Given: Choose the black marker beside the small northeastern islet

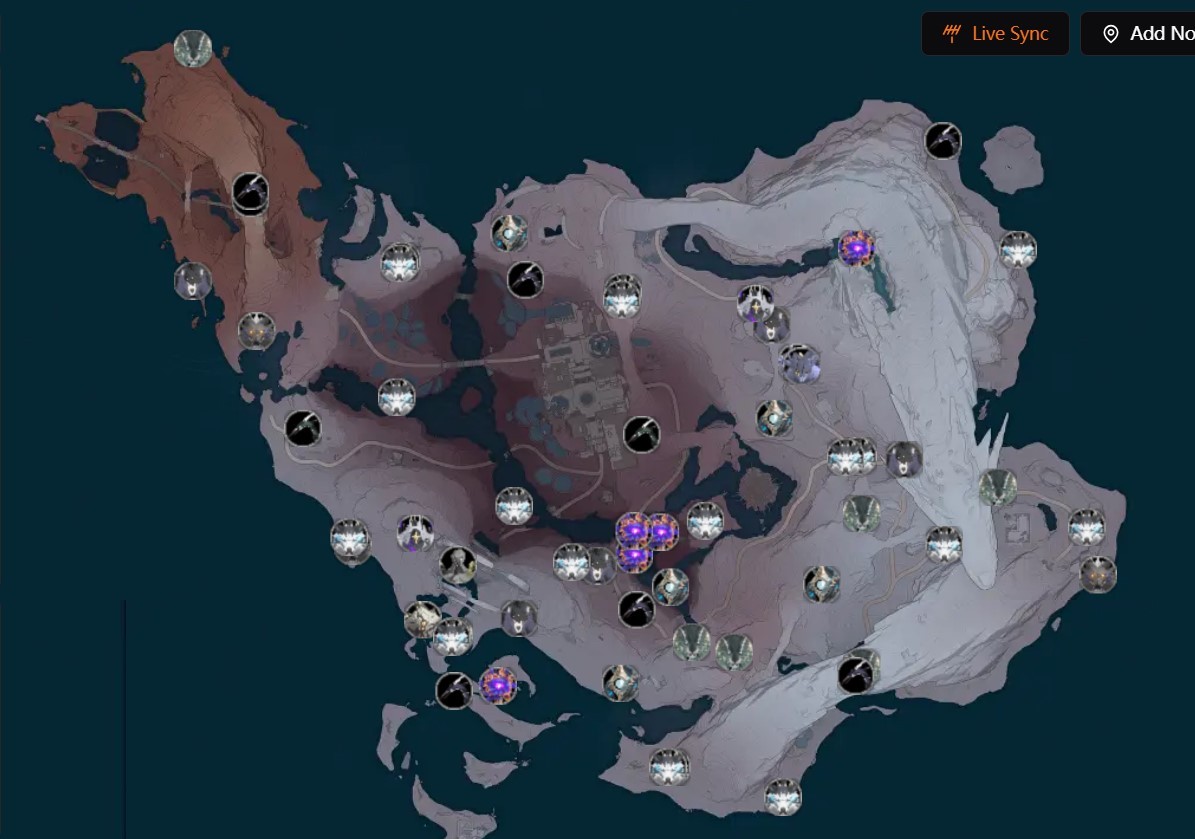Looking at the screenshot, I should 942,141.
